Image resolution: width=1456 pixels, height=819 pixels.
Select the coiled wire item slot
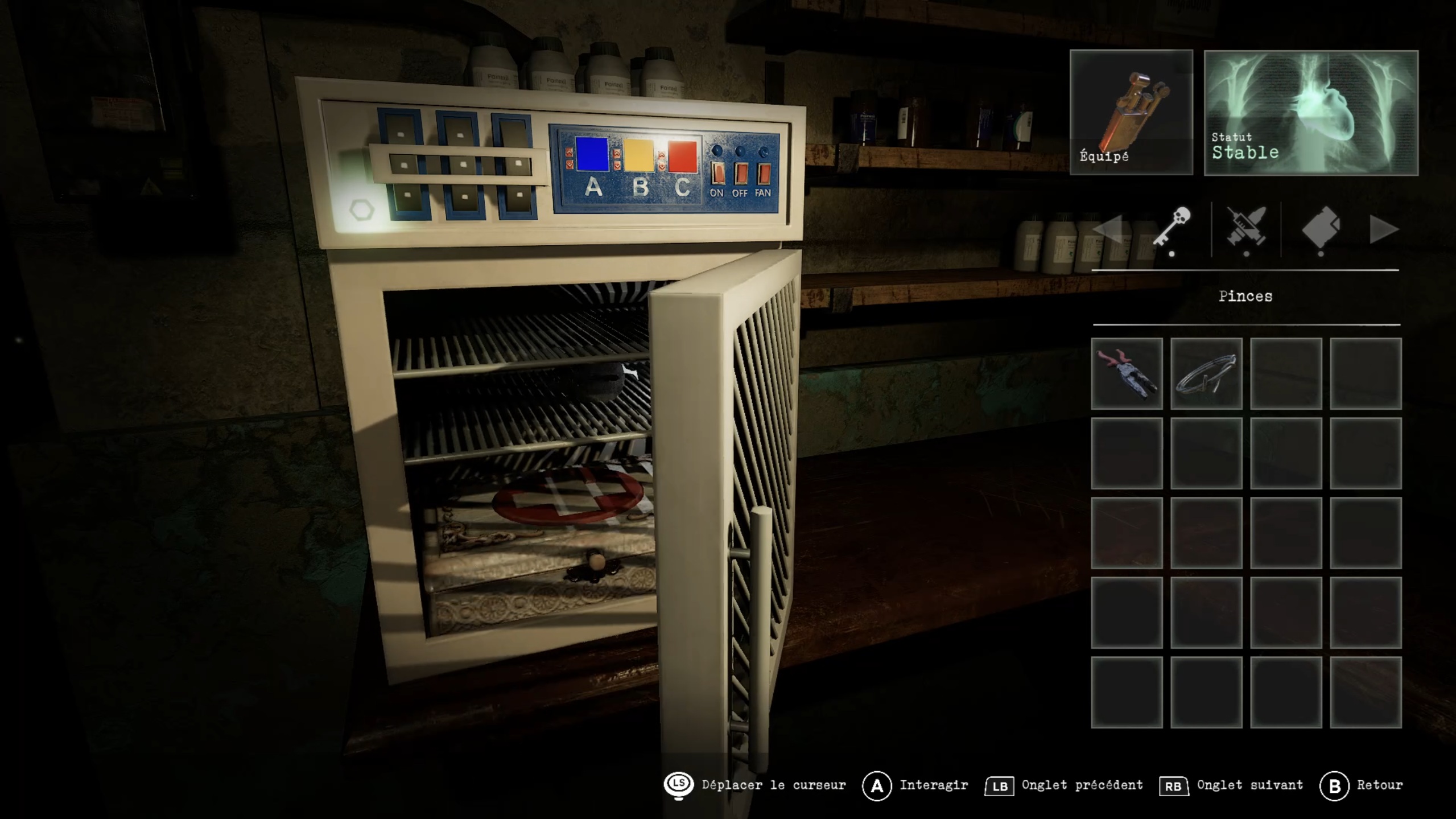1206,373
